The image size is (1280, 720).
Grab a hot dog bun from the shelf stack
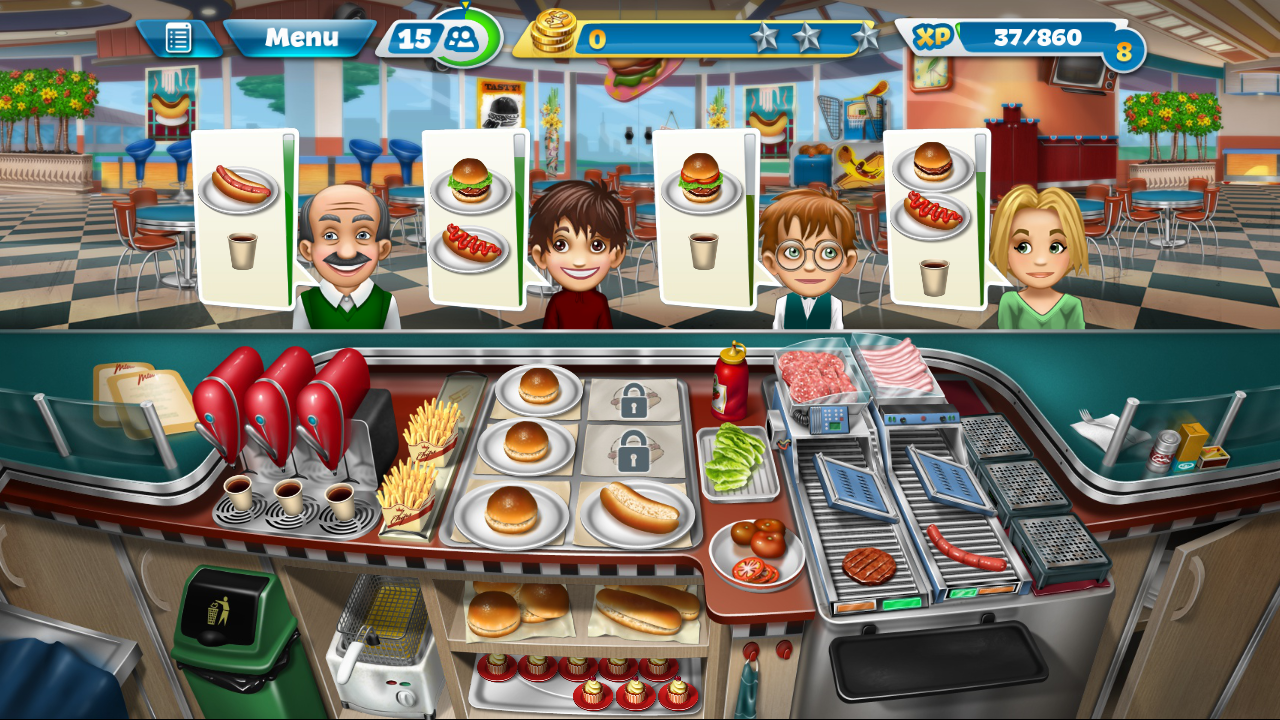coord(646,608)
